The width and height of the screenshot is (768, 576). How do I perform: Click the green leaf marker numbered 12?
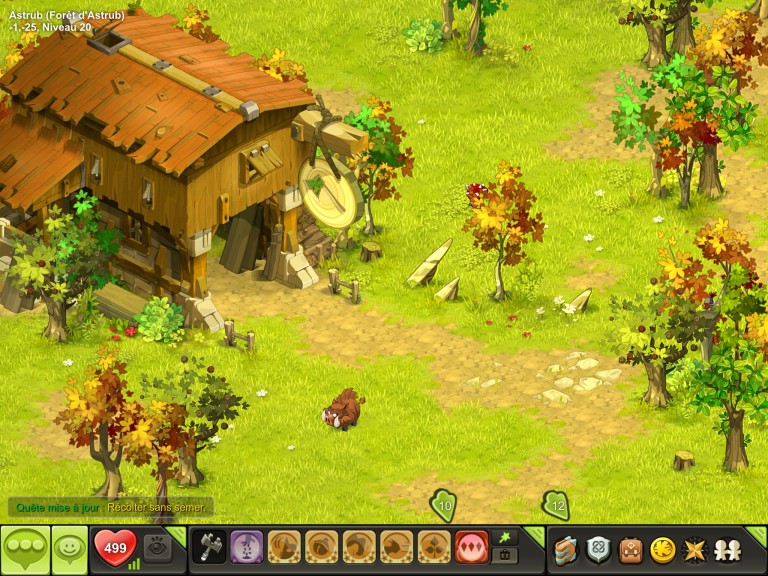click(556, 506)
